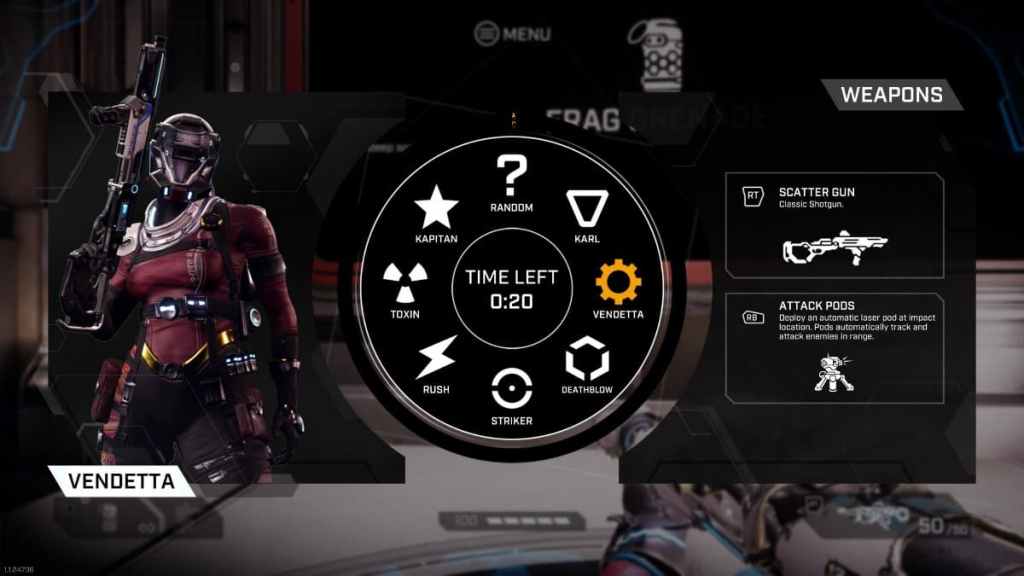1024x576 pixels.
Task: Select the Random question mark option
Action: pyautogui.click(x=512, y=177)
